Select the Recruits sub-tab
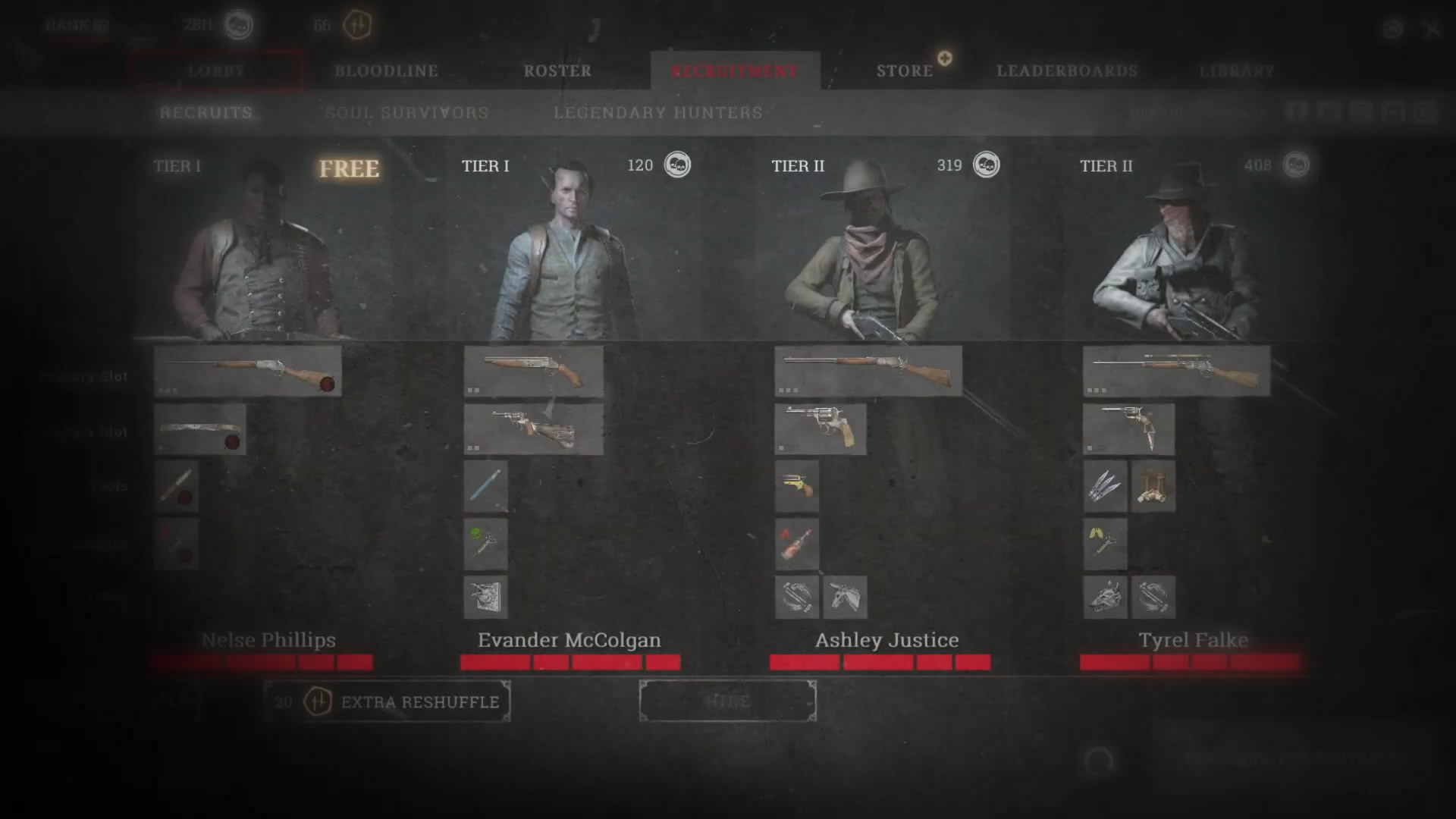The width and height of the screenshot is (1456, 819). coord(206,113)
